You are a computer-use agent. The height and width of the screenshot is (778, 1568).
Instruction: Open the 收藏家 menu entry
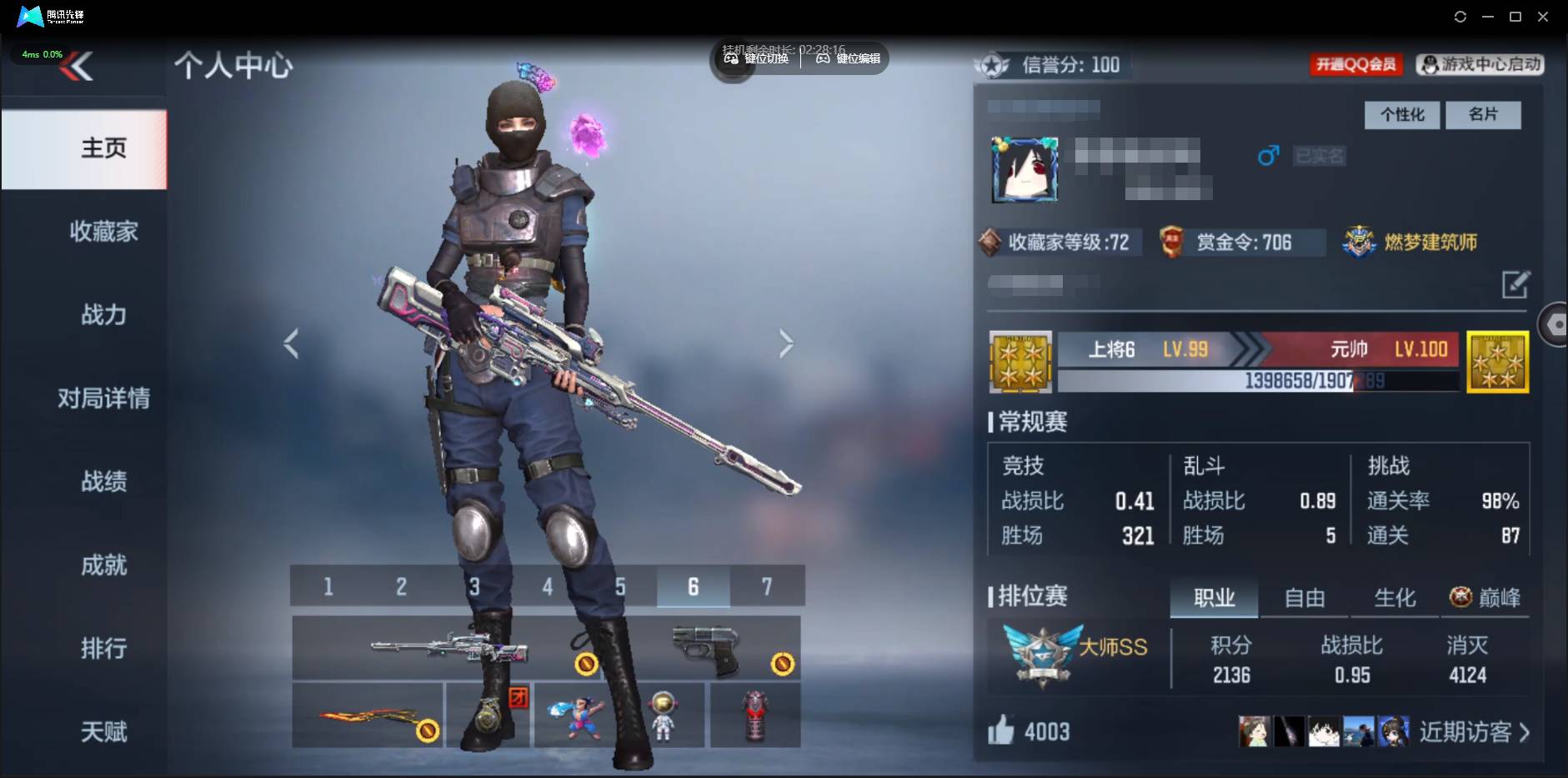click(103, 231)
